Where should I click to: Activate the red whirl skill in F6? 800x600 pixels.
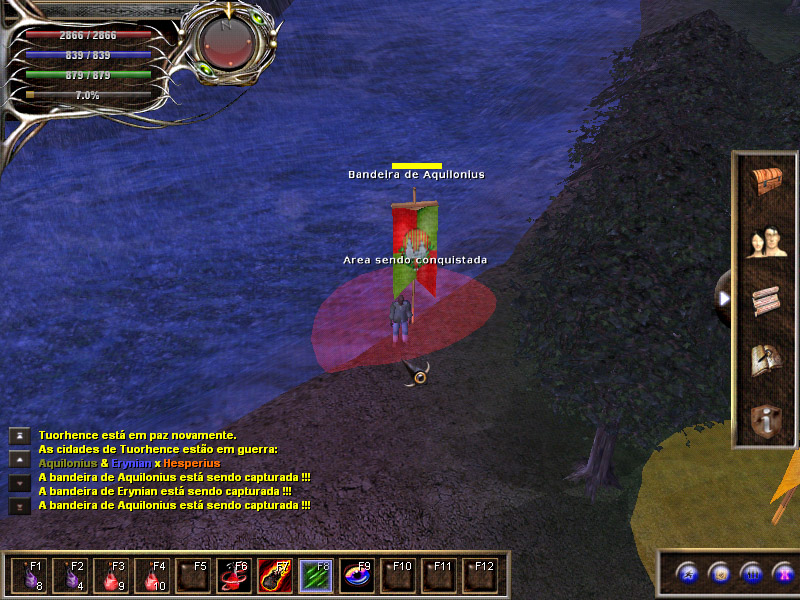coord(234,577)
